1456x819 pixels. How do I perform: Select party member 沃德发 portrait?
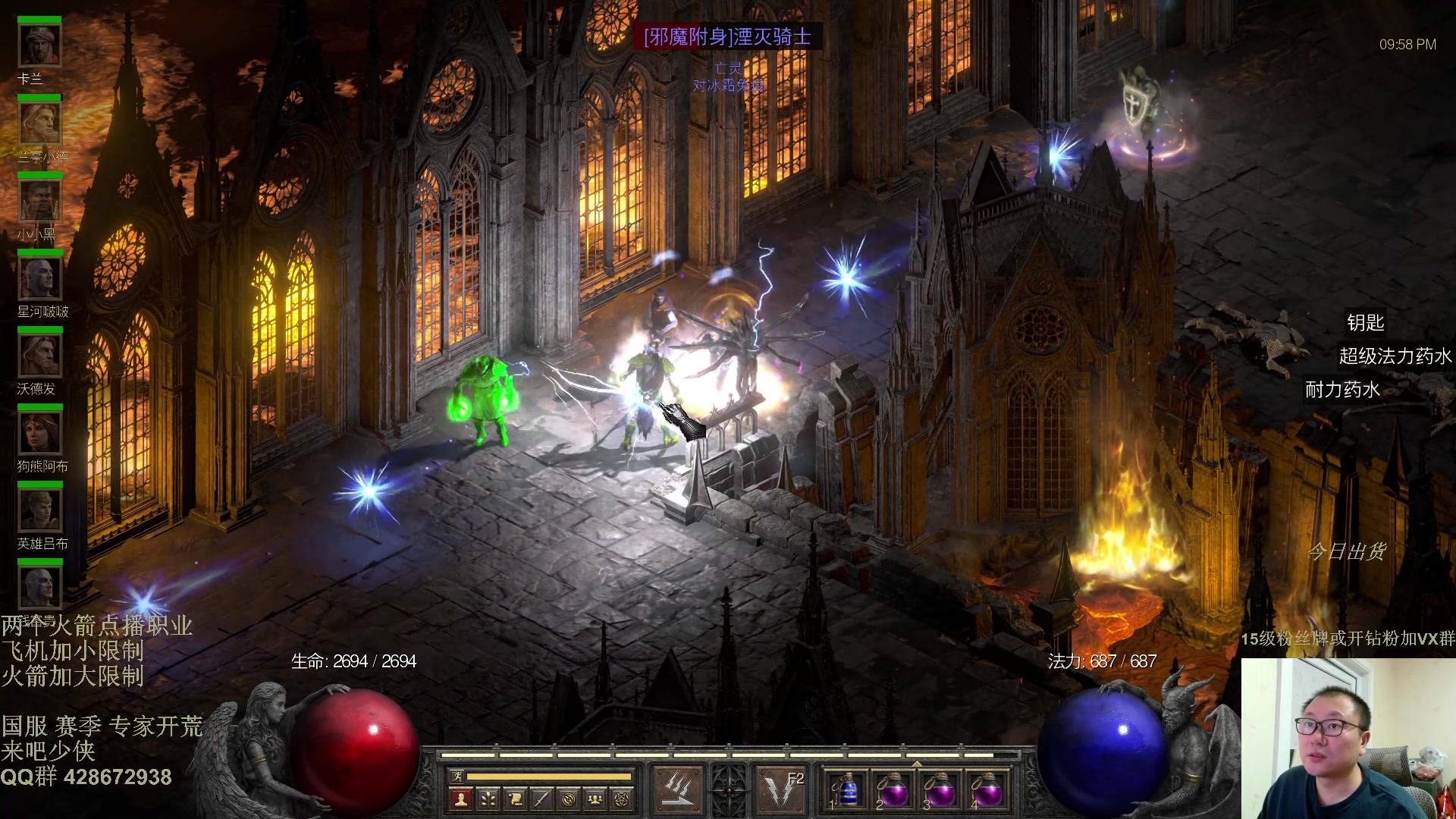pos(39,356)
